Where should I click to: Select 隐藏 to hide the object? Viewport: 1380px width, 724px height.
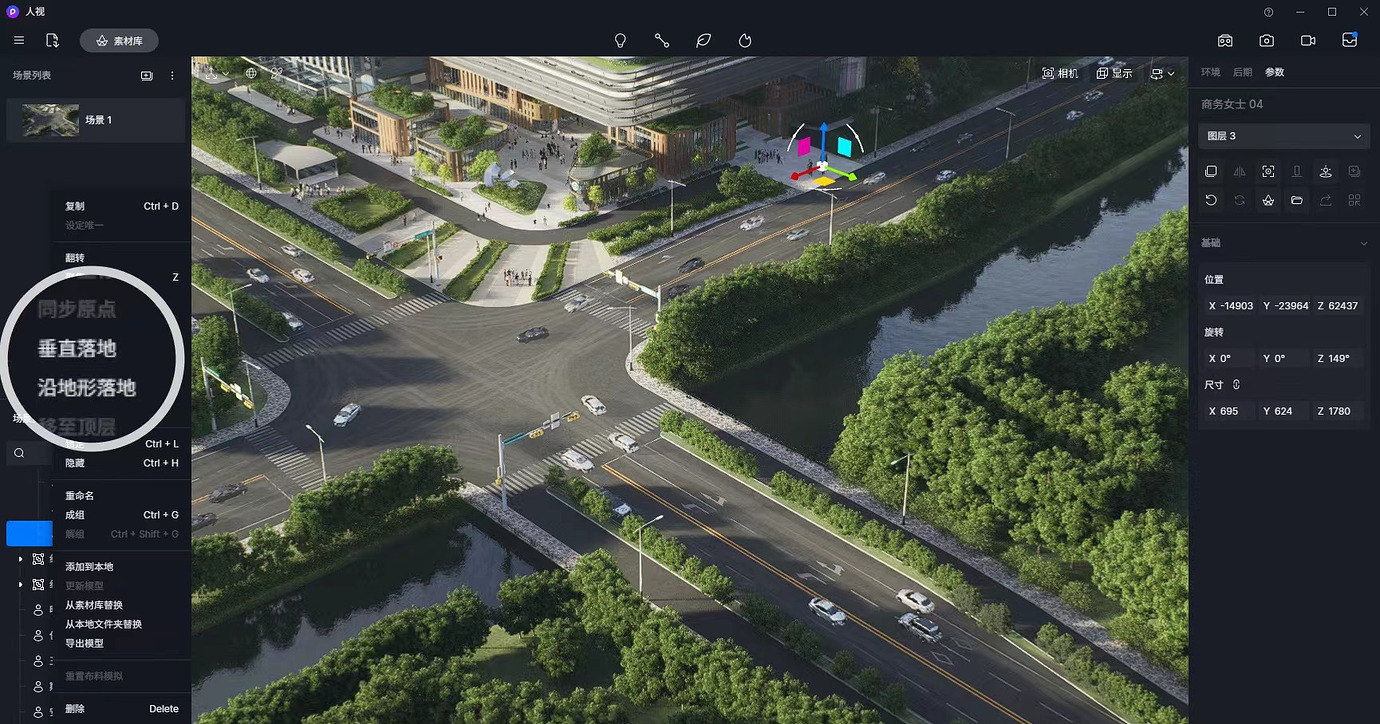(x=76, y=463)
